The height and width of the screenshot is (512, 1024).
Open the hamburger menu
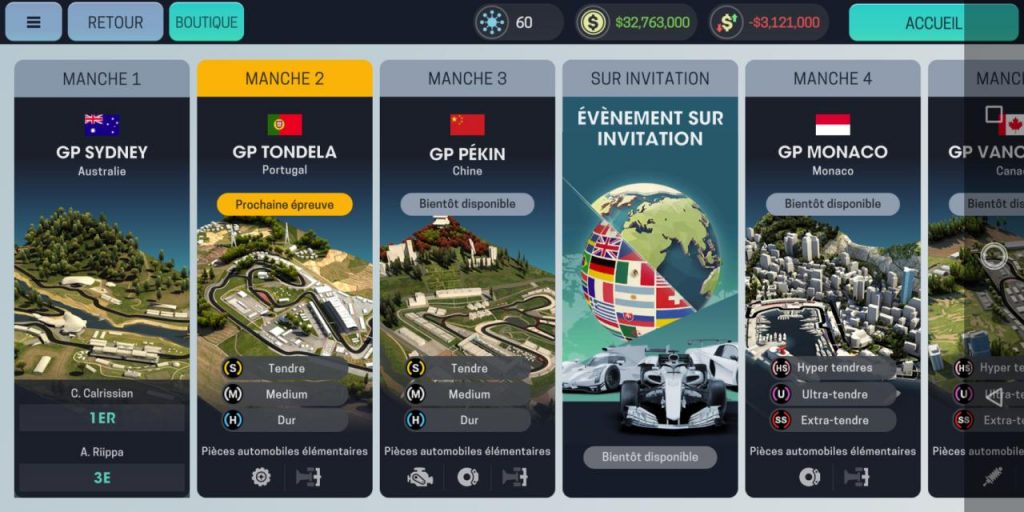click(x=33, y=22)
